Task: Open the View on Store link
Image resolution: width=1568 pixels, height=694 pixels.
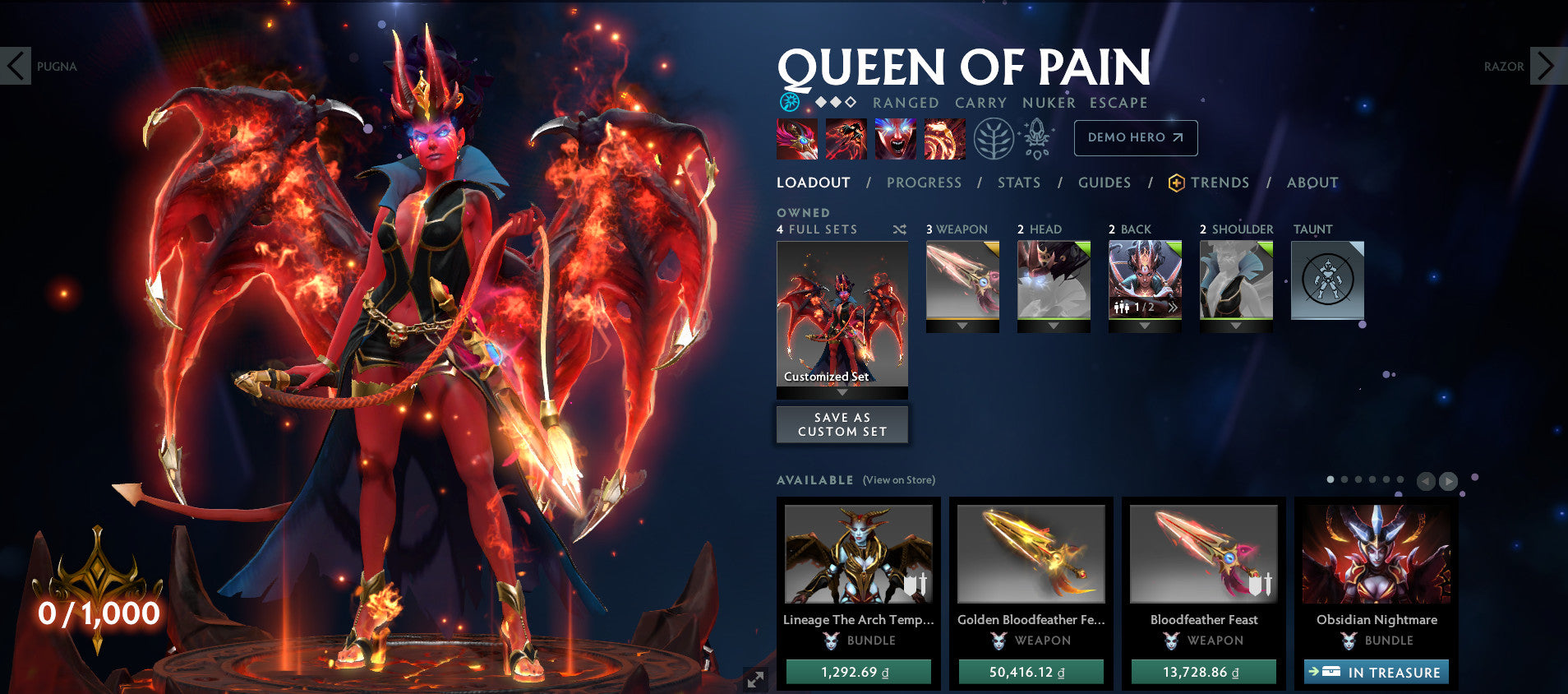Action: tap(899, 479)
